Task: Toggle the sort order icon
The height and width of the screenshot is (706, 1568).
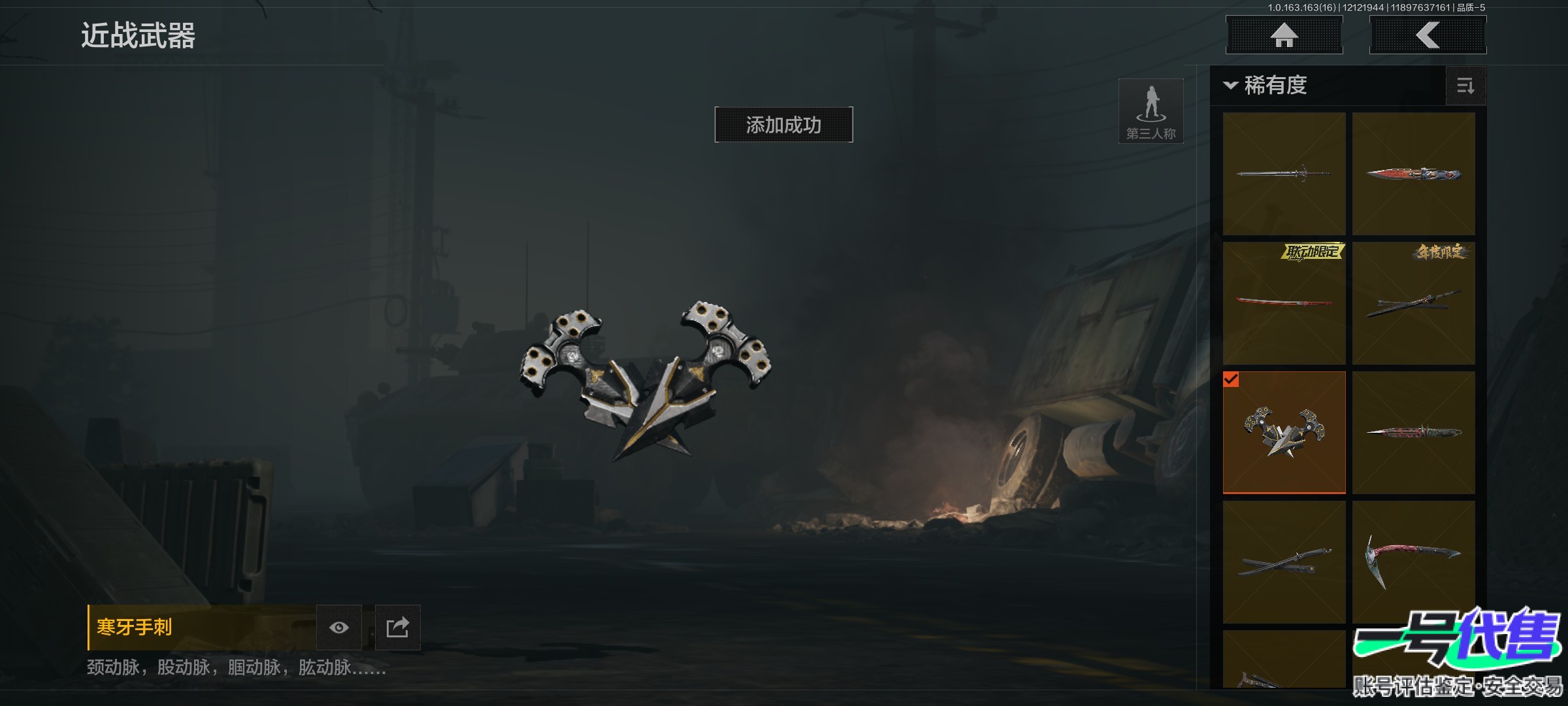Action: click(x=1465, y=86)
